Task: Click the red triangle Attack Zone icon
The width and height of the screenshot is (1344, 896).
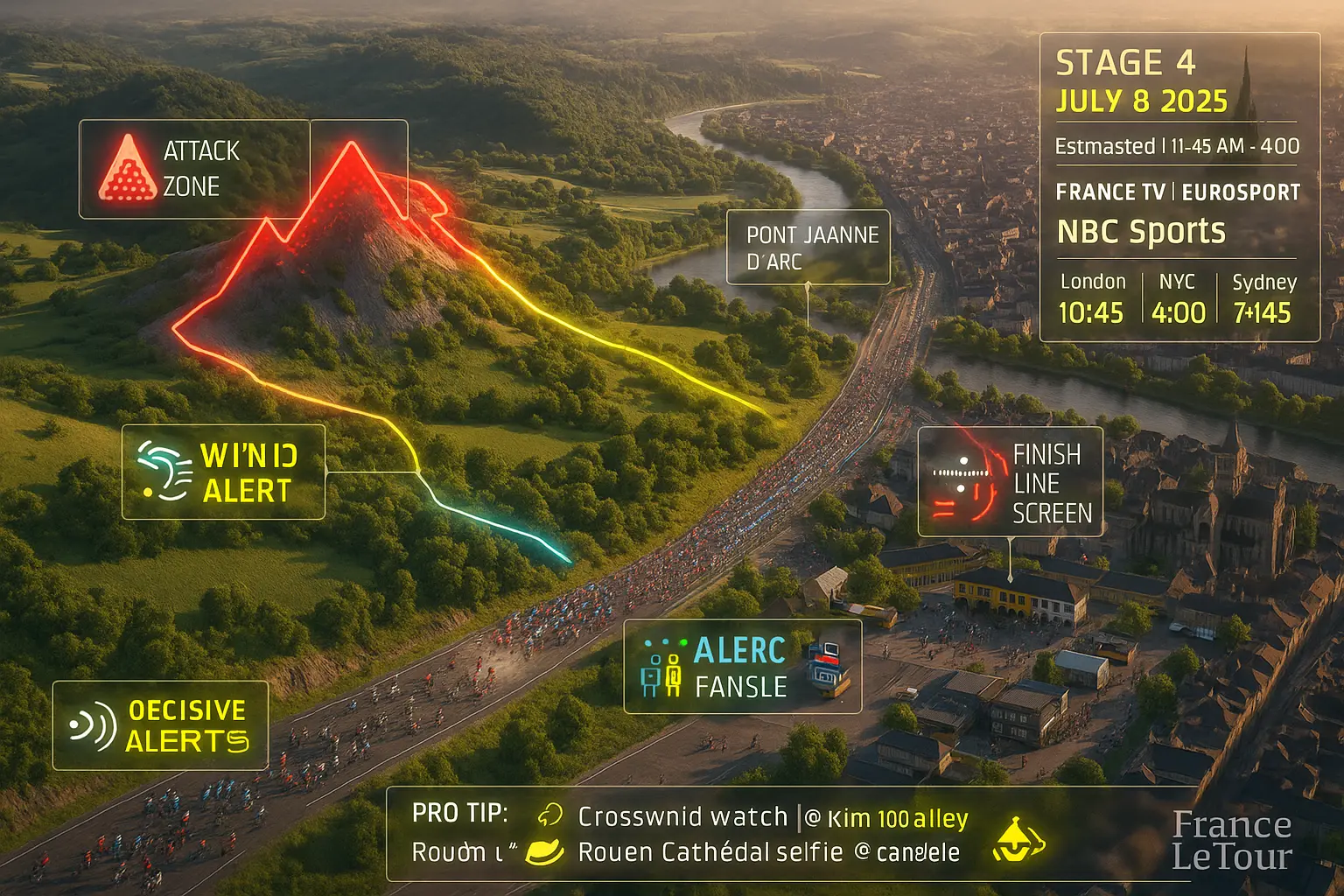Action: (x=128, y=169)
